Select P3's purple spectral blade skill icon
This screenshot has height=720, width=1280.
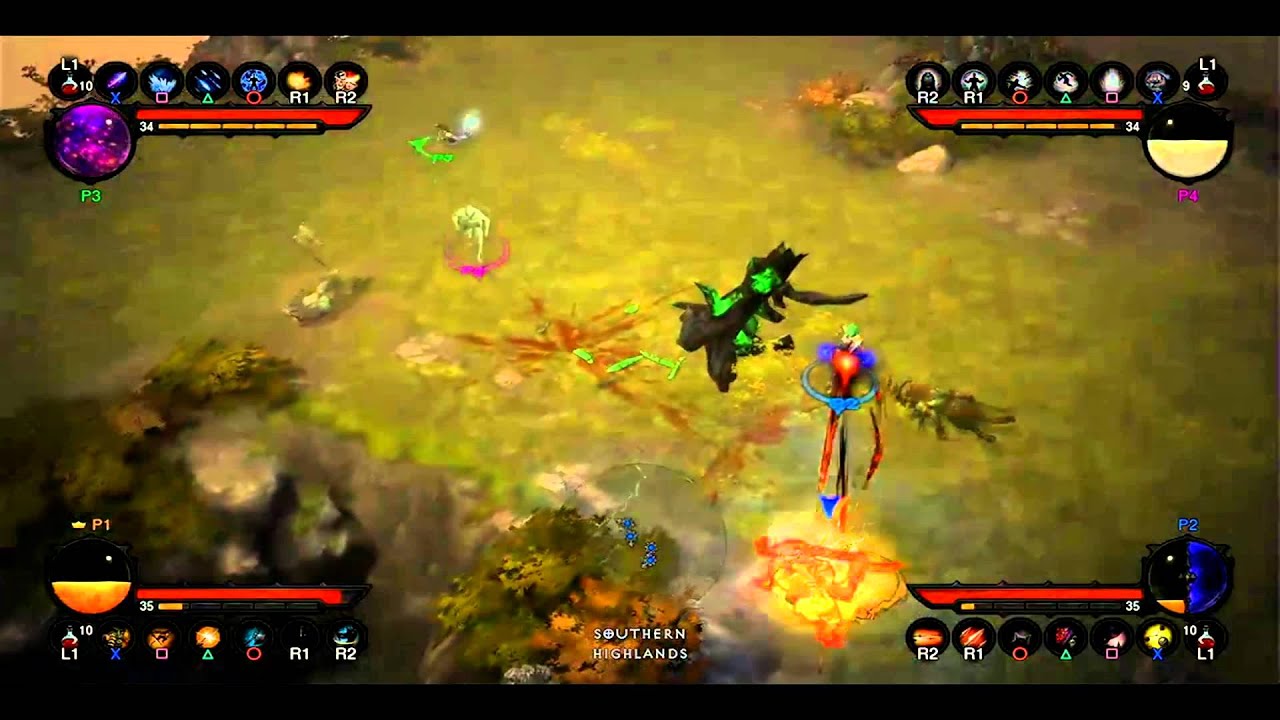(x=114, y=78)
